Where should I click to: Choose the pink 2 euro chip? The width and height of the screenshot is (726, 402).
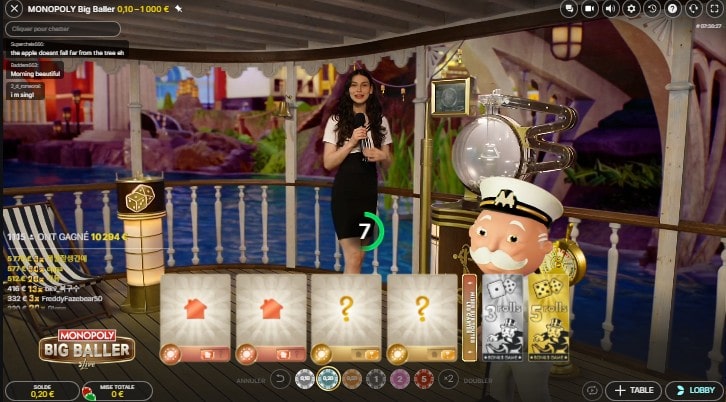(x=399, y=379)
